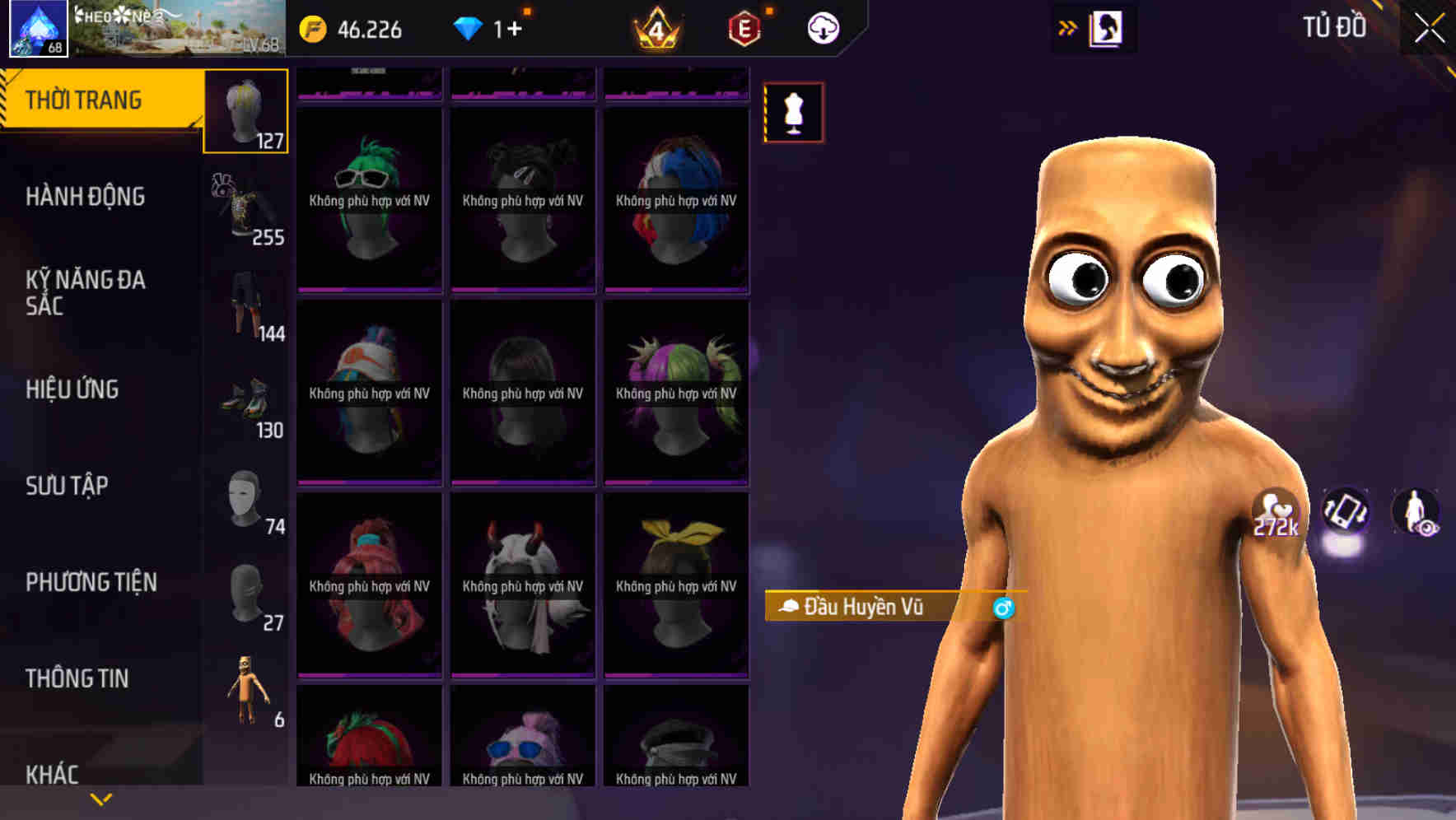This screenshot has width=1456, height=820.
Task: Select the PHƯƠNG TIỆN category
Action: 91,581
